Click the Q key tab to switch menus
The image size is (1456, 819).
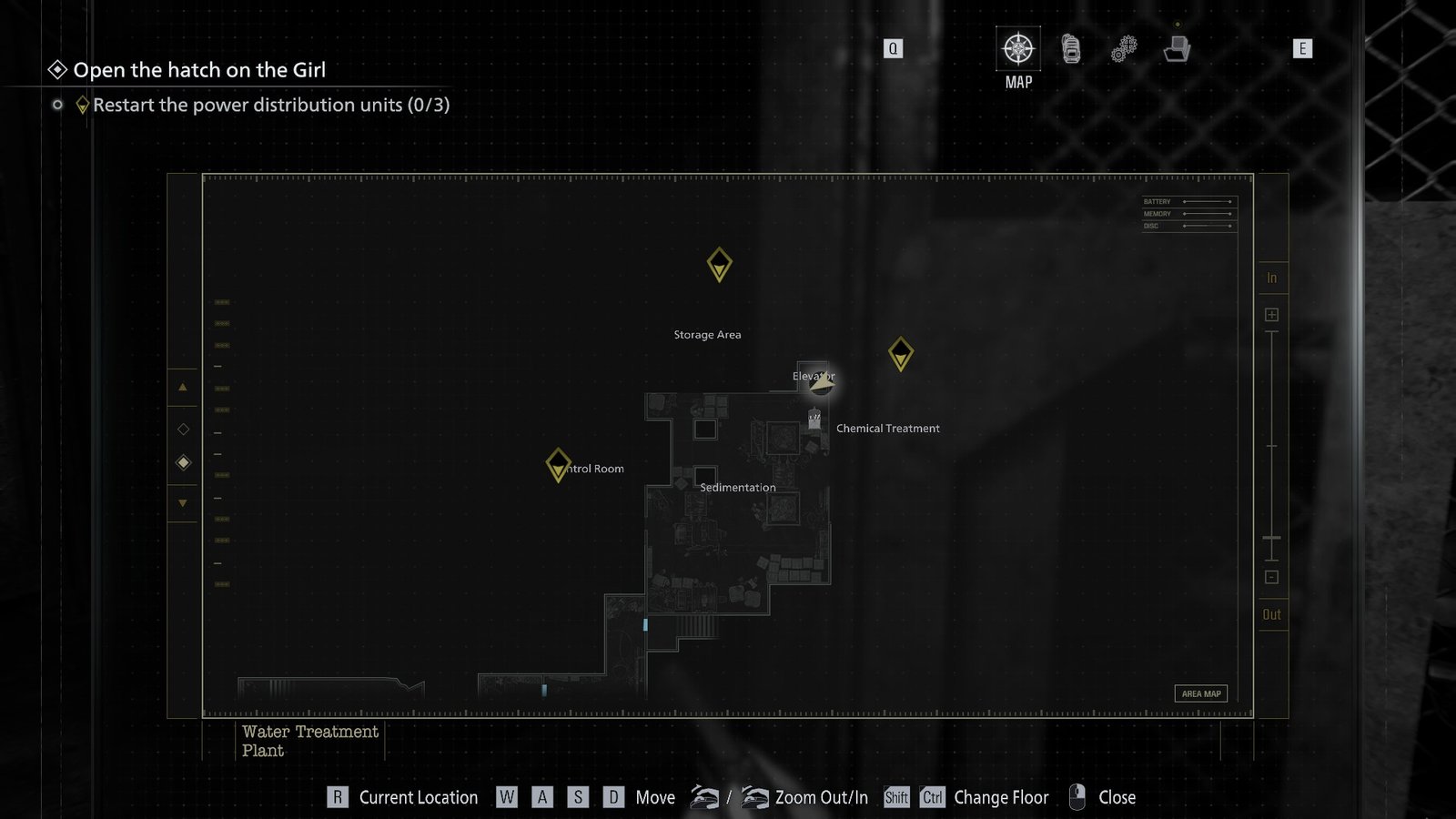892,48
